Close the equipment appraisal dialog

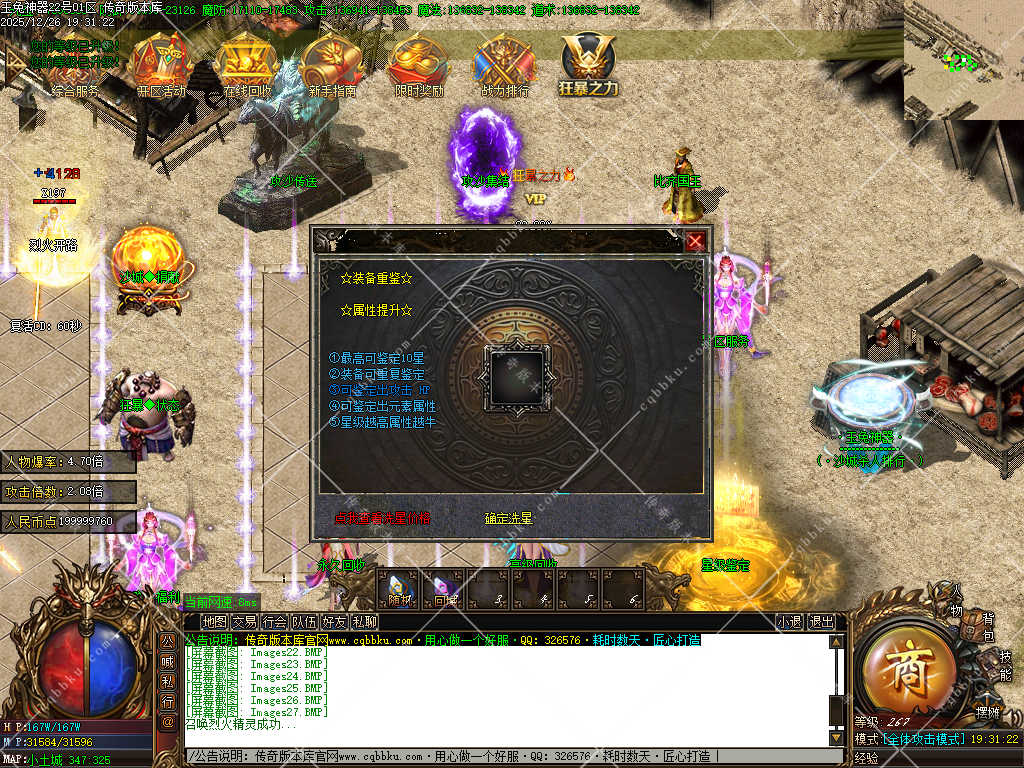coord(695,241)
